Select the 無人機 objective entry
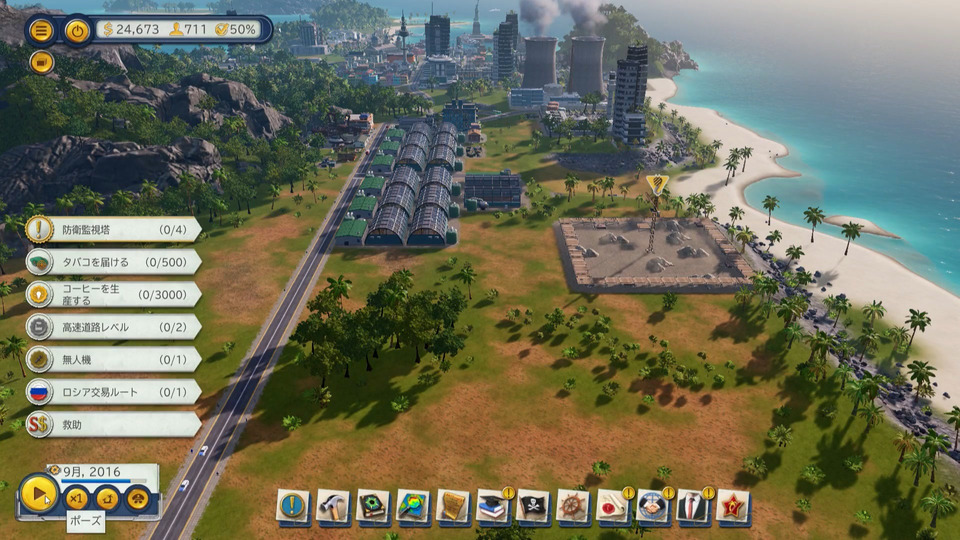 click(x=112, y=359)
